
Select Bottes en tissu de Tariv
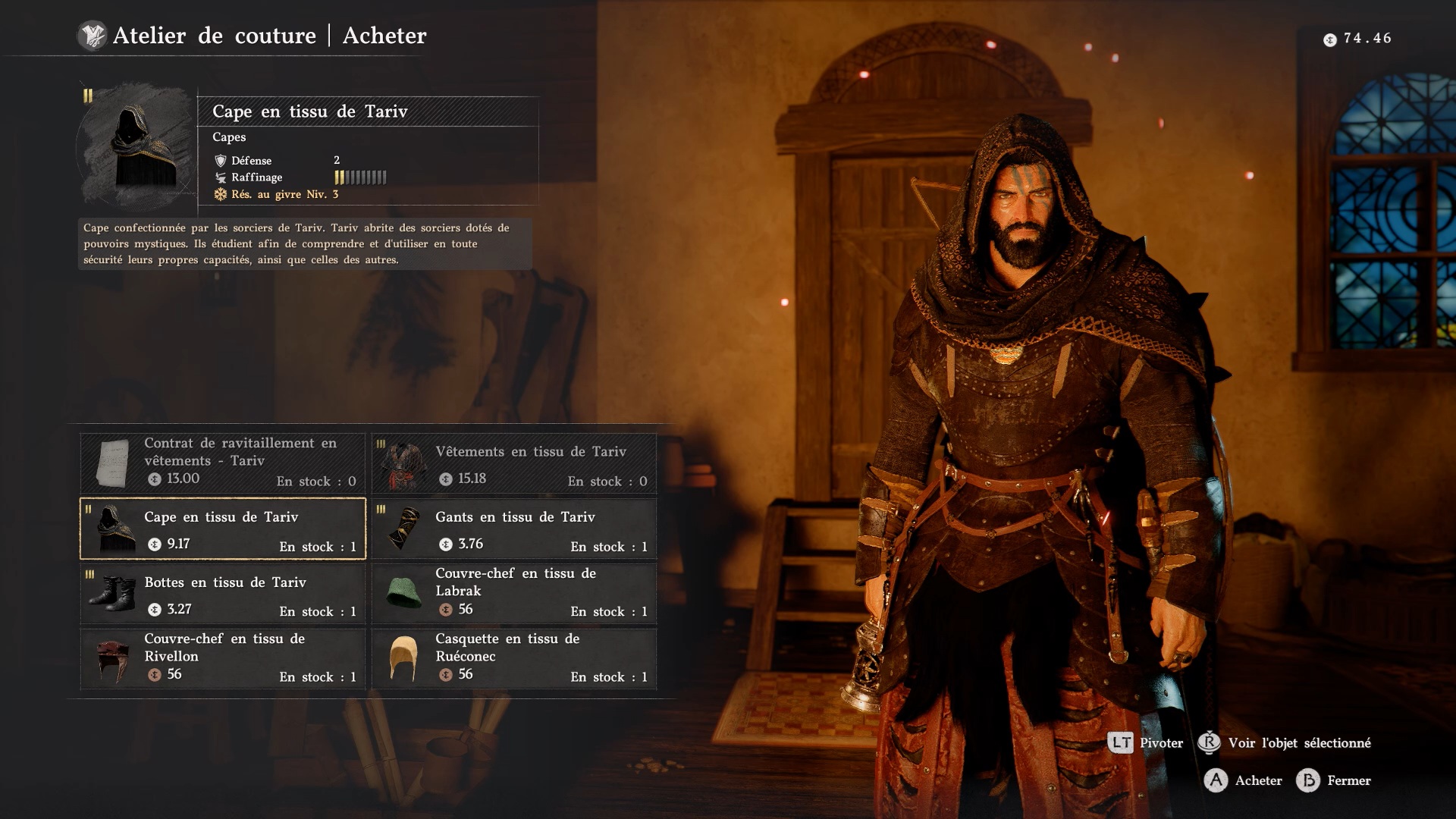click(223, 594)
